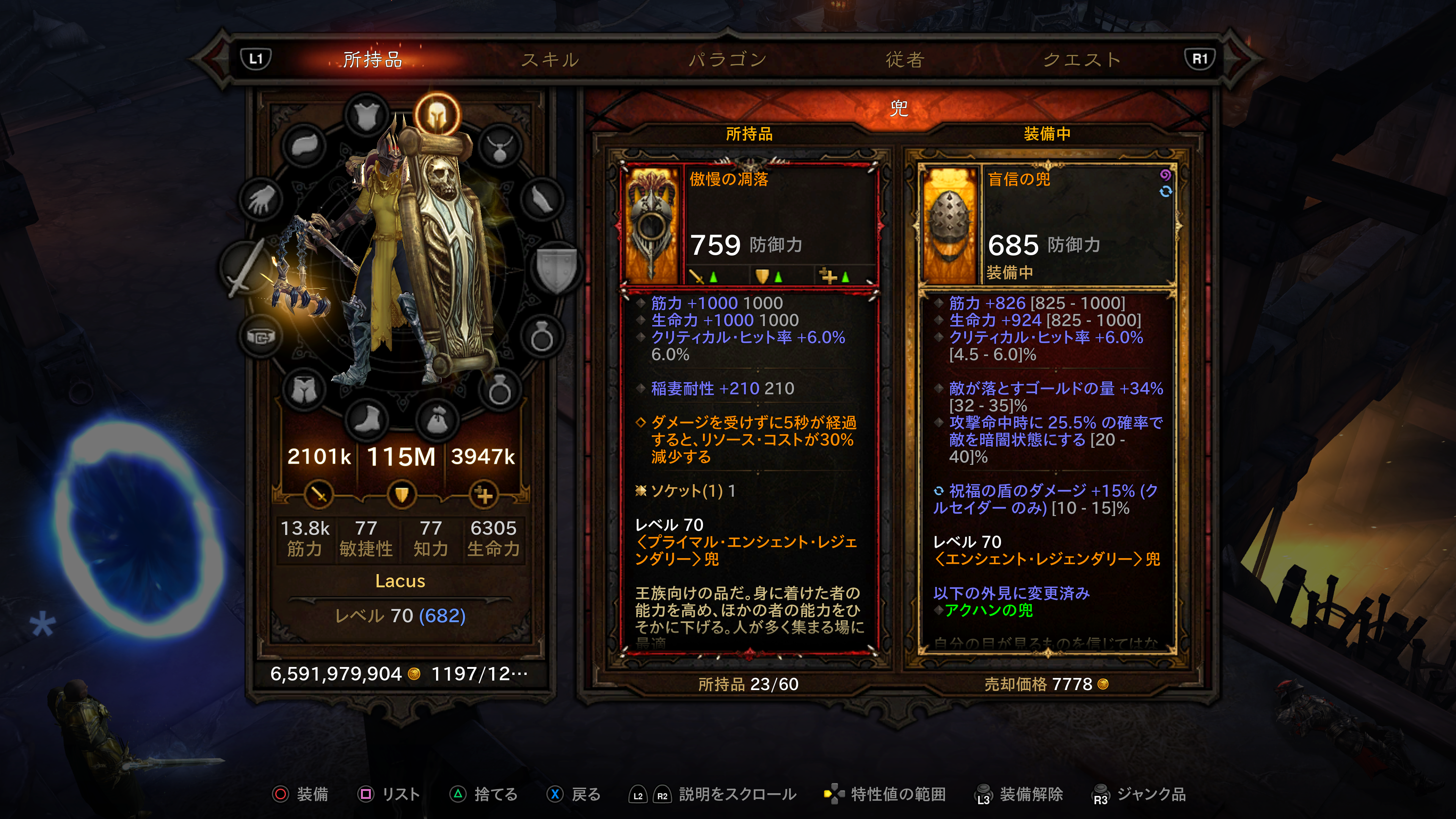Select the 従者 tab
The image size is (1456, 819).
point(905,60)
